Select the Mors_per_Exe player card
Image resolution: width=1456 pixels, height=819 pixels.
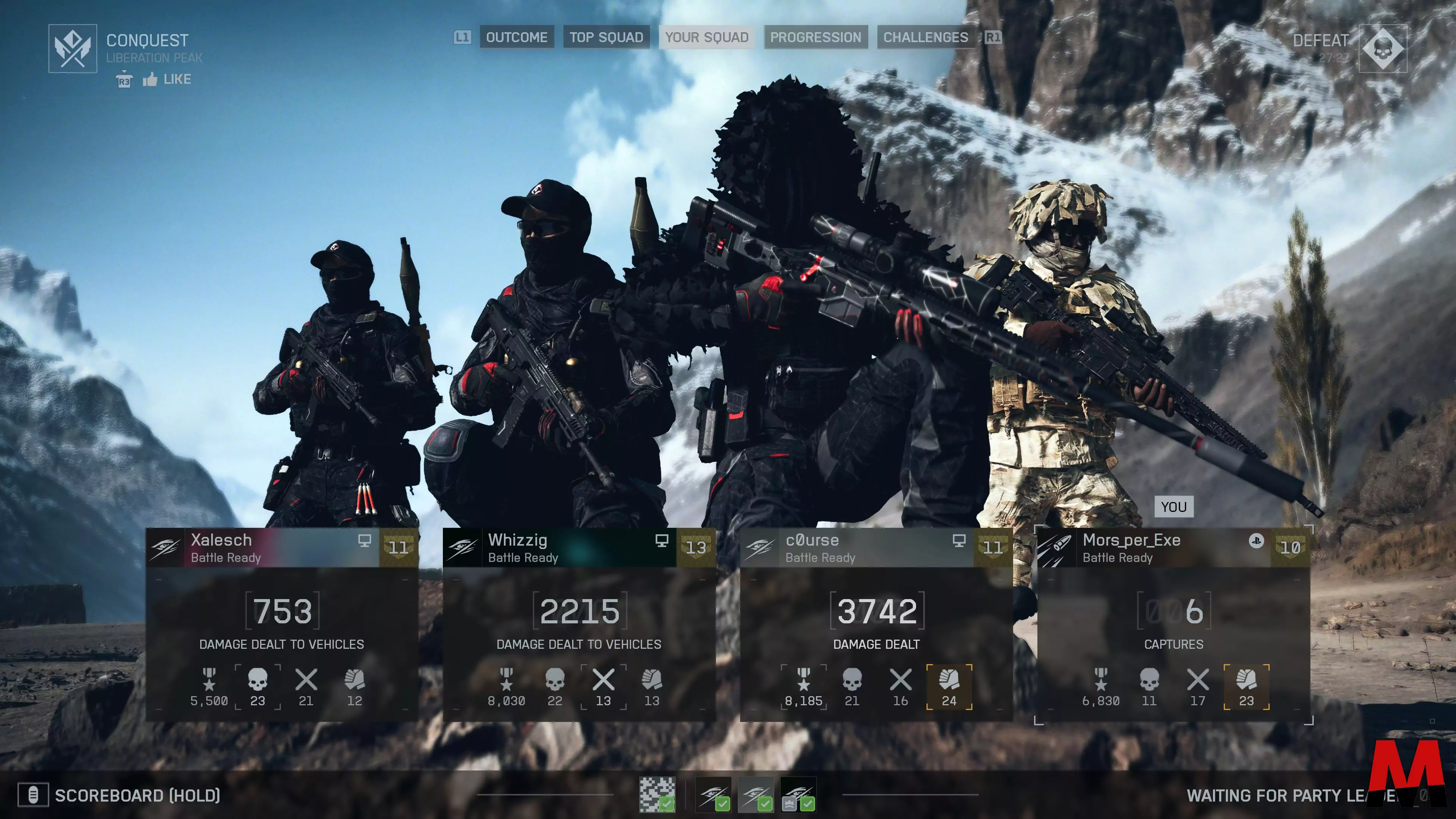[1174, 624]
